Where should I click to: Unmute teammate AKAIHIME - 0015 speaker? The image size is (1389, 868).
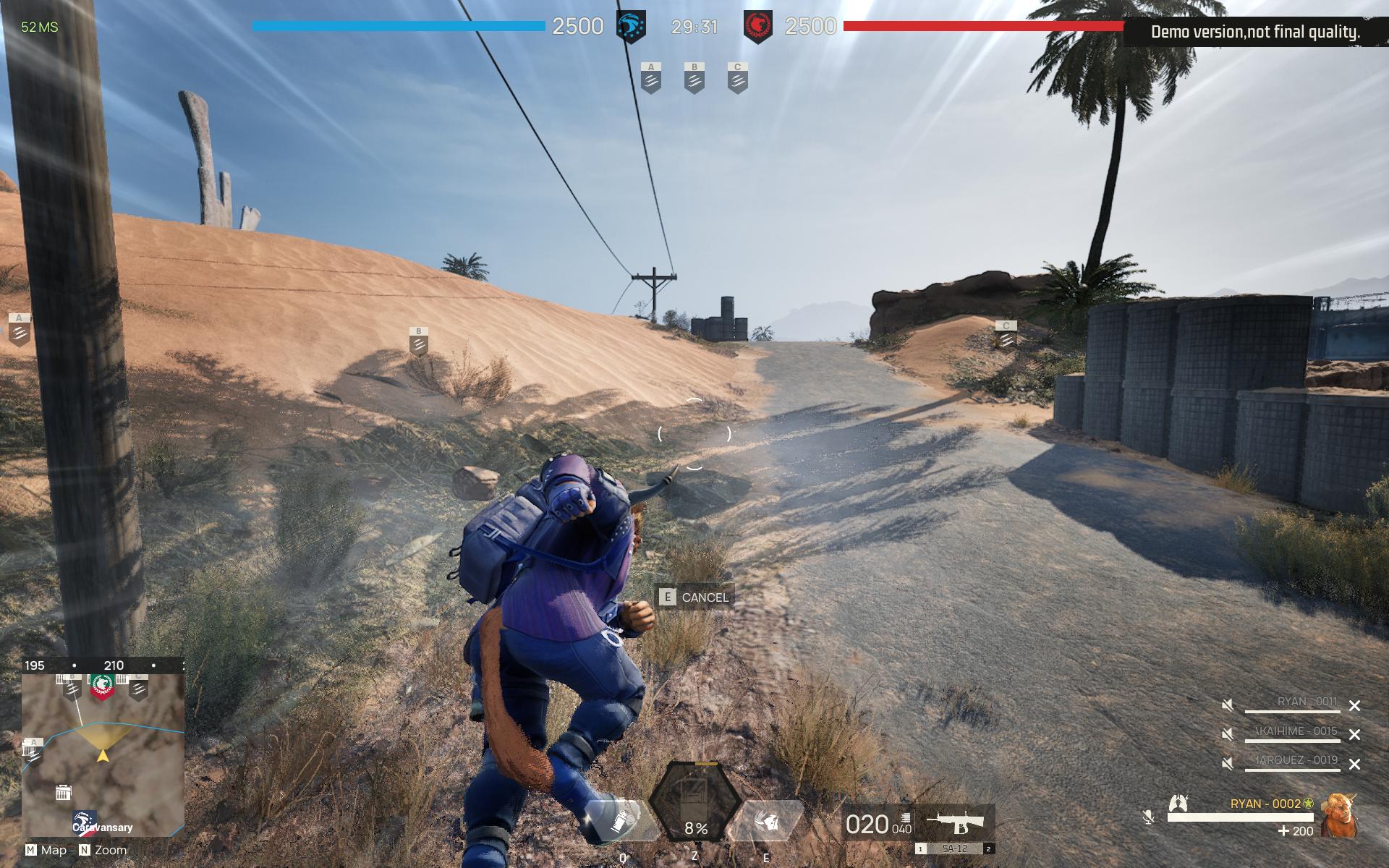coord(1228,734)
